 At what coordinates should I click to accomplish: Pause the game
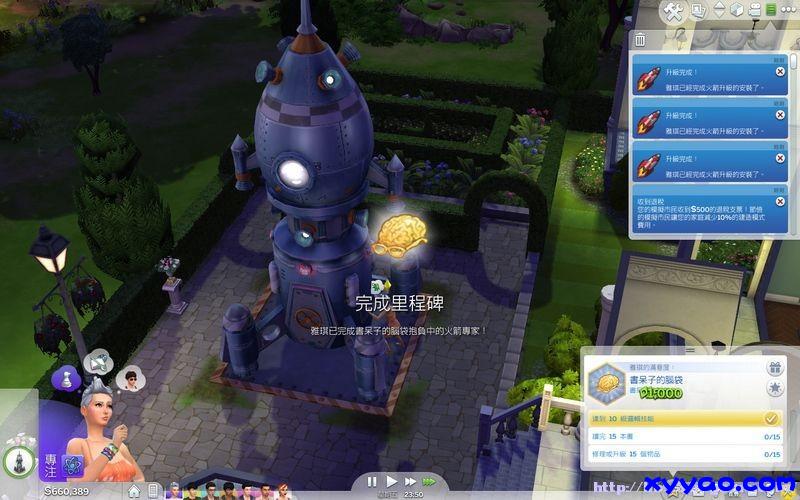[373, 481]
